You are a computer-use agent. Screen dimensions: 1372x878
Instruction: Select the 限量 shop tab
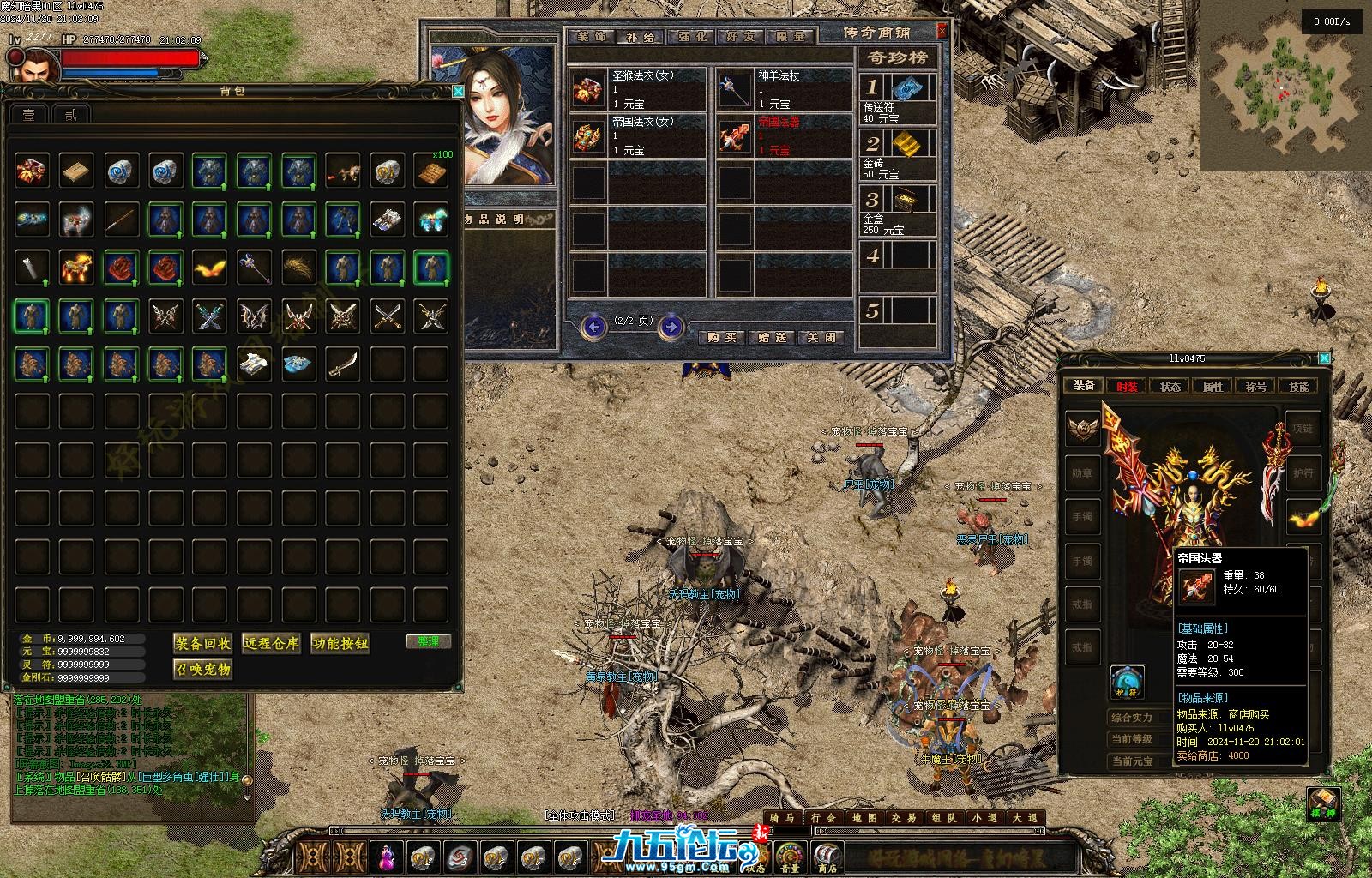click(791, 37)
